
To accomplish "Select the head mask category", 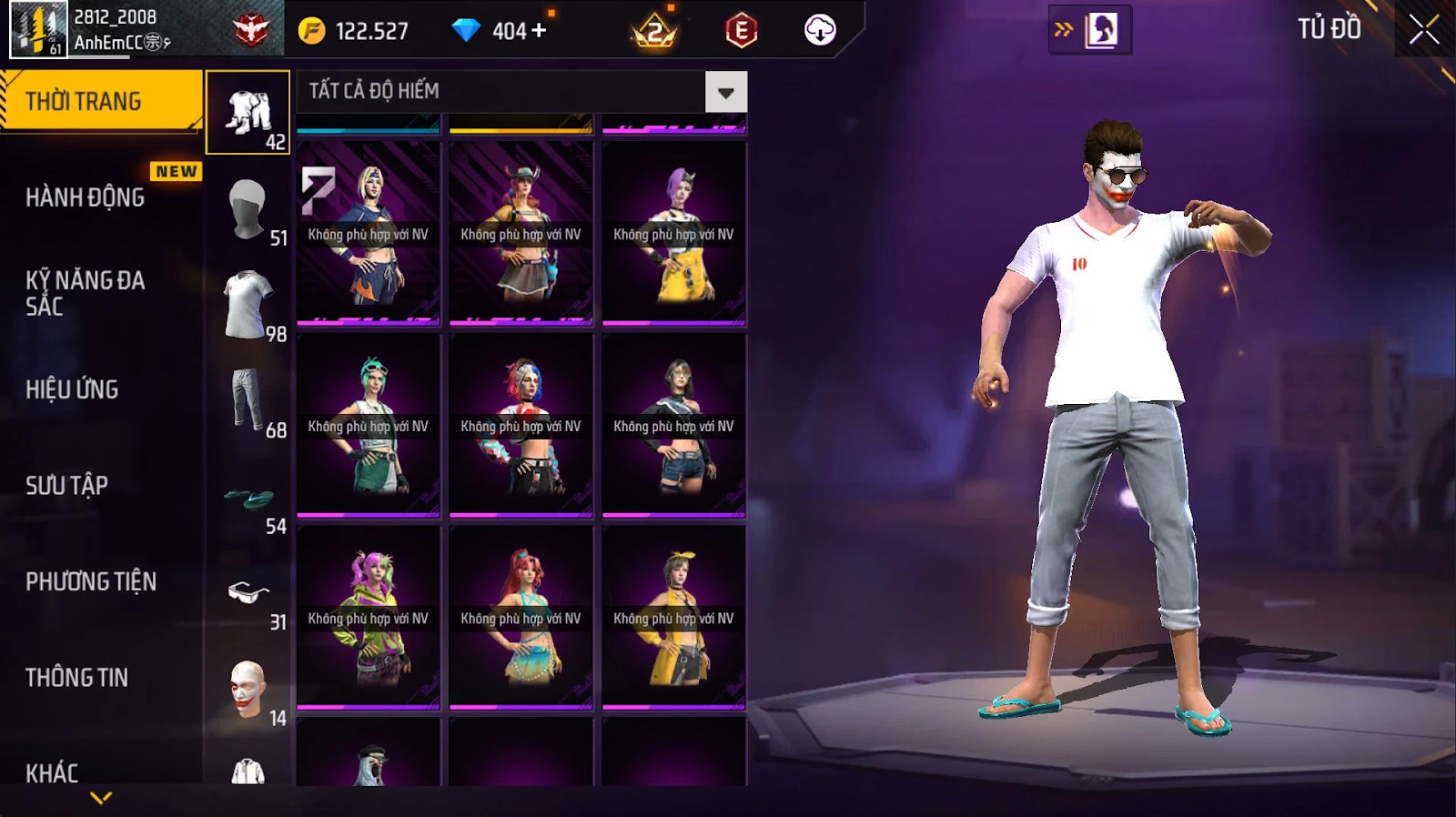I will tap(248, 209).
